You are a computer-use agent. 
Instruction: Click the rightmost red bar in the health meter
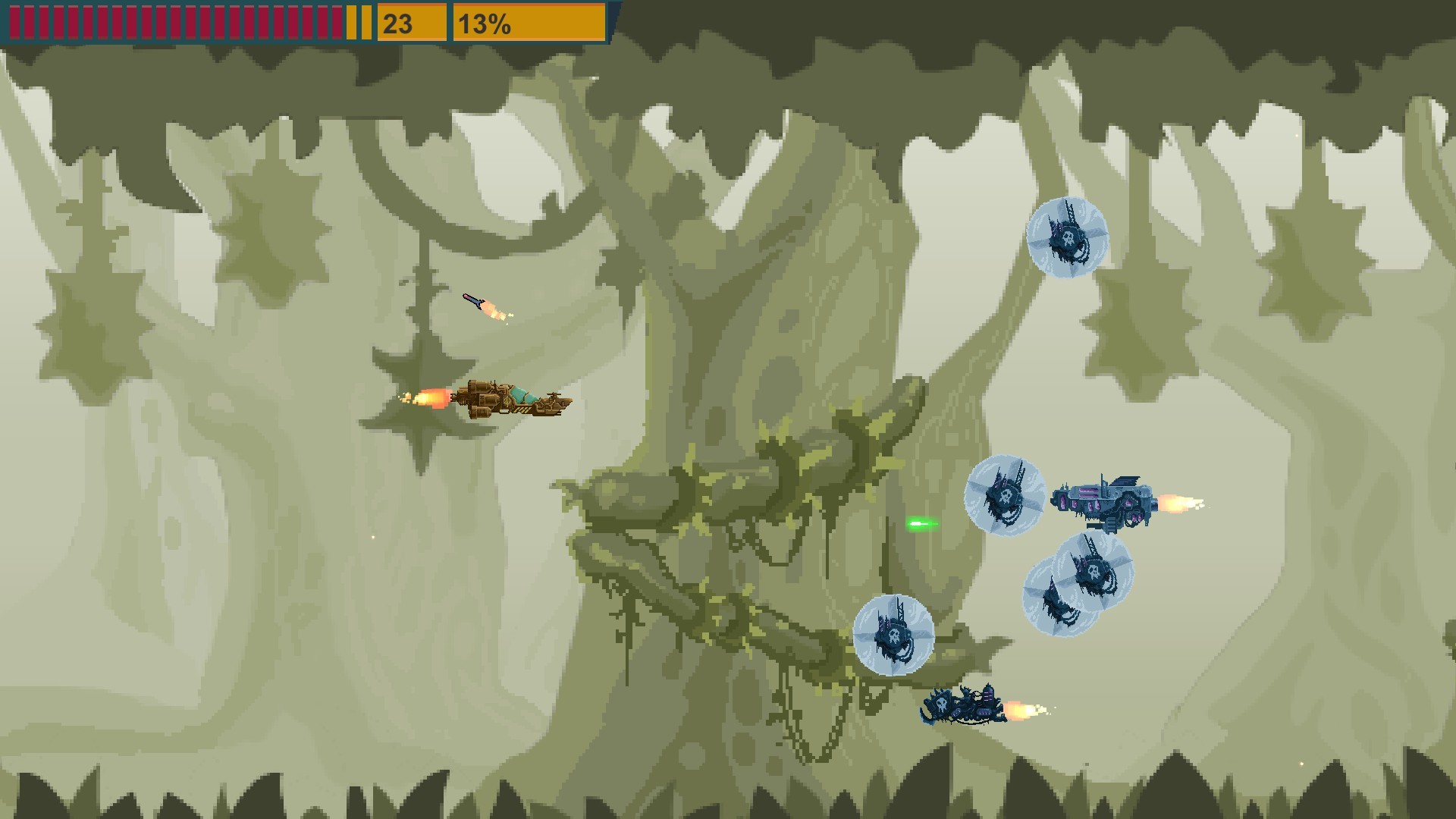click(x=339, y=21)
